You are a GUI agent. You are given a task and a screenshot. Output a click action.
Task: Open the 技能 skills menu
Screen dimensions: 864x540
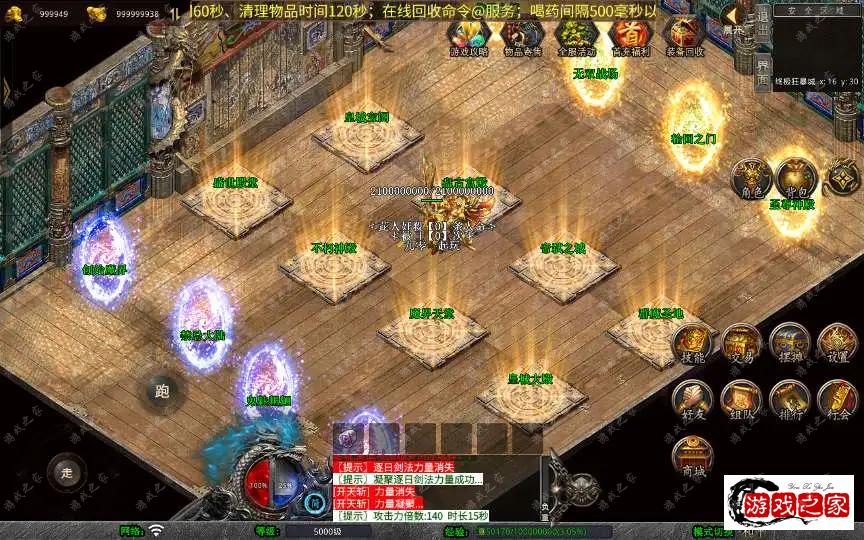click(693, 345)
